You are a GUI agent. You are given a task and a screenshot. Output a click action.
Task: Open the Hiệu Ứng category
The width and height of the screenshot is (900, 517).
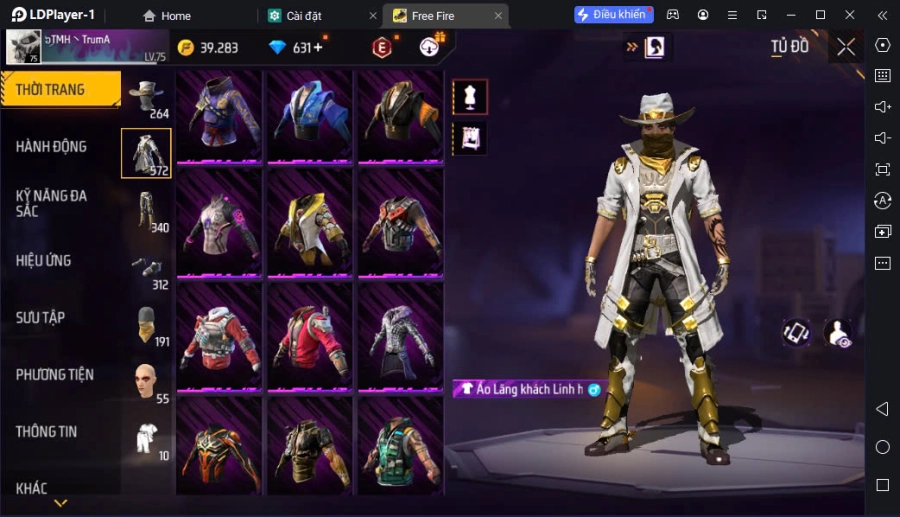tap(44, 261)
